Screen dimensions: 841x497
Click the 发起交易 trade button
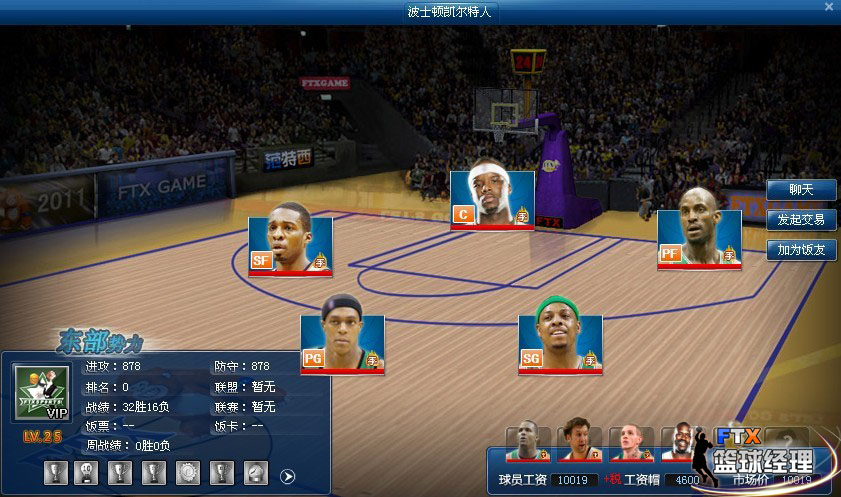pyautogui.click(x=801, y=220)
